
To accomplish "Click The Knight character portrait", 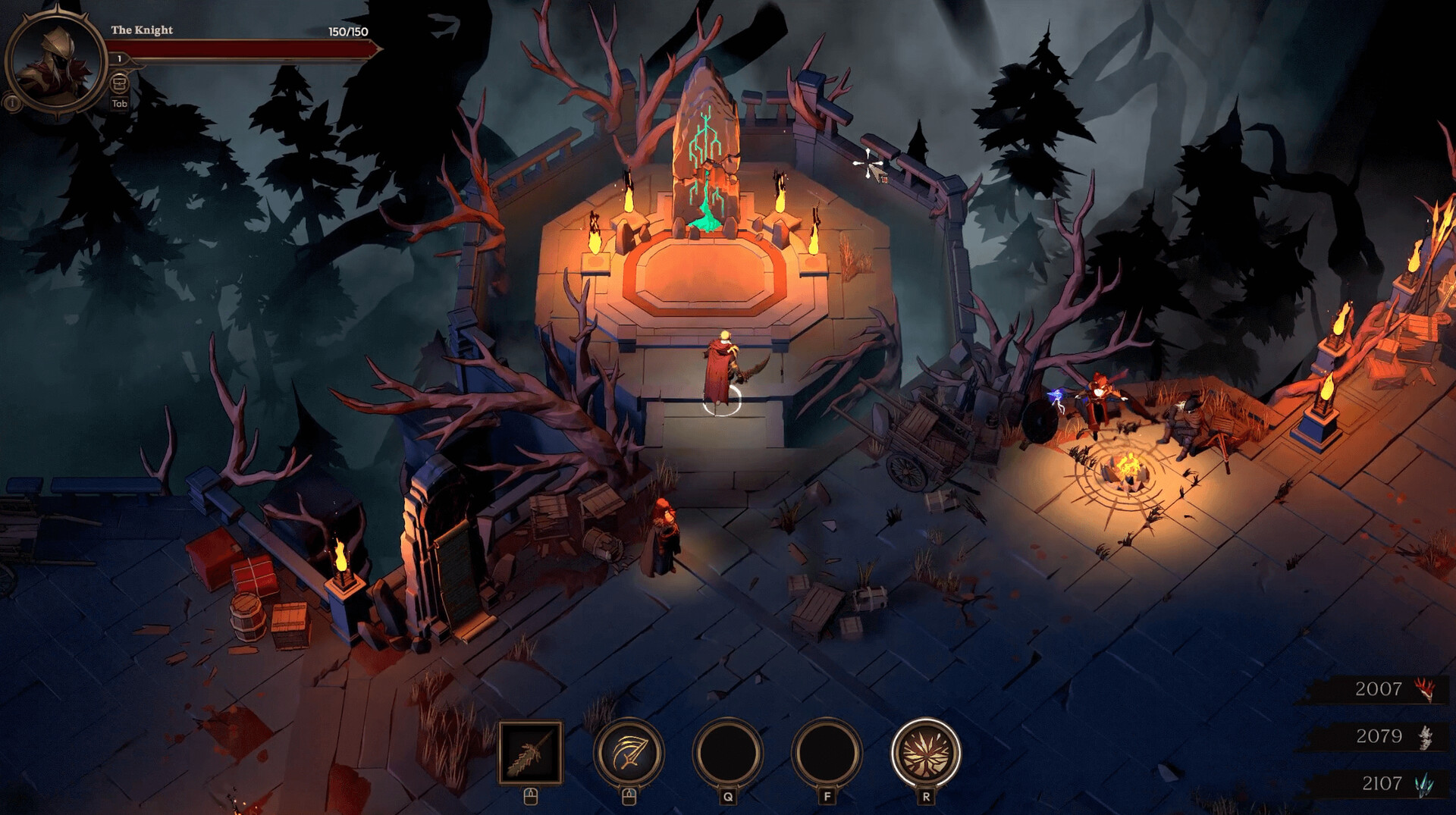I will 56,61.
